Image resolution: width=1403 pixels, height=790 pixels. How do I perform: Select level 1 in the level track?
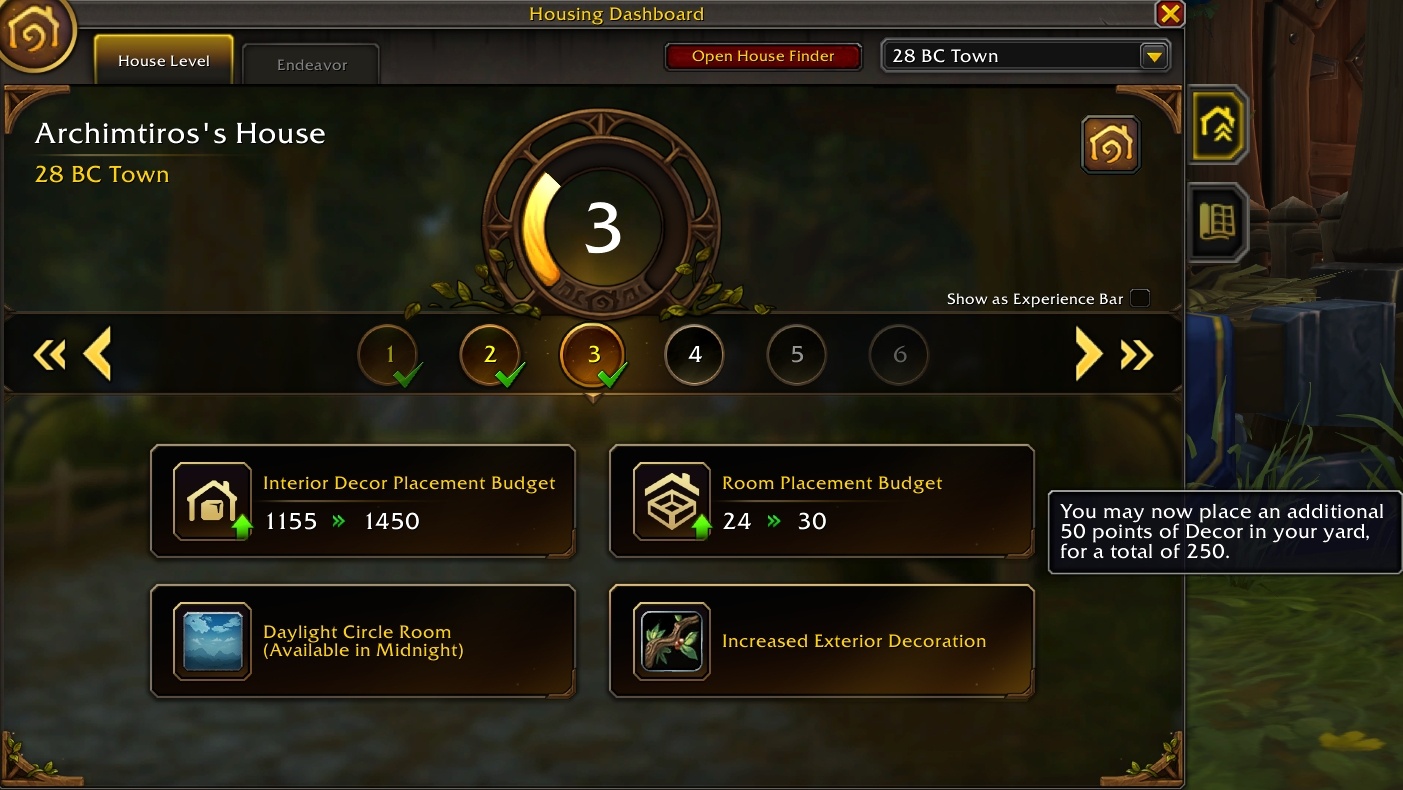(x=388, y=354)
